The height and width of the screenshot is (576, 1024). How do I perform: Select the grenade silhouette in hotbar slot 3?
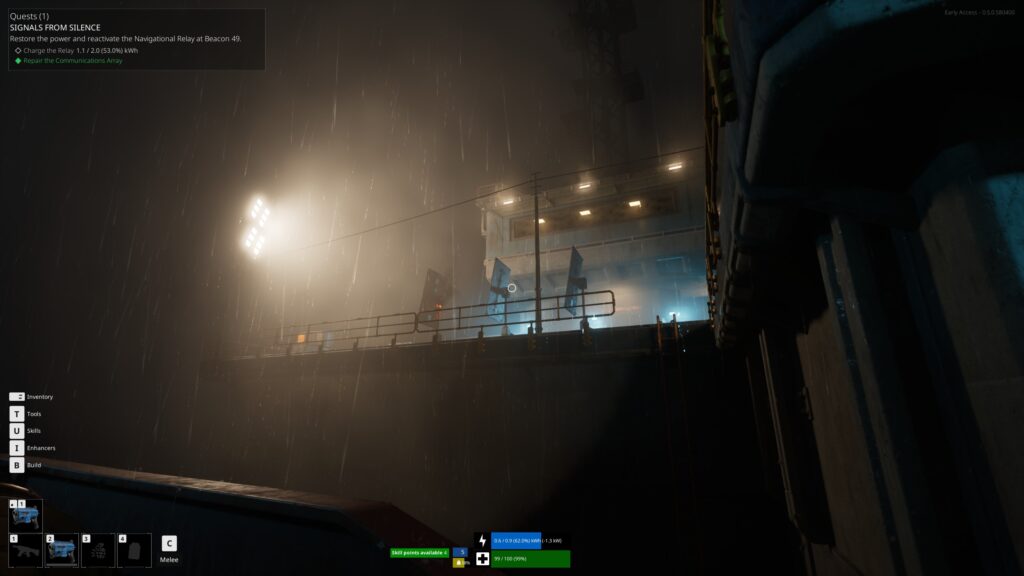(x=98, y=550)
